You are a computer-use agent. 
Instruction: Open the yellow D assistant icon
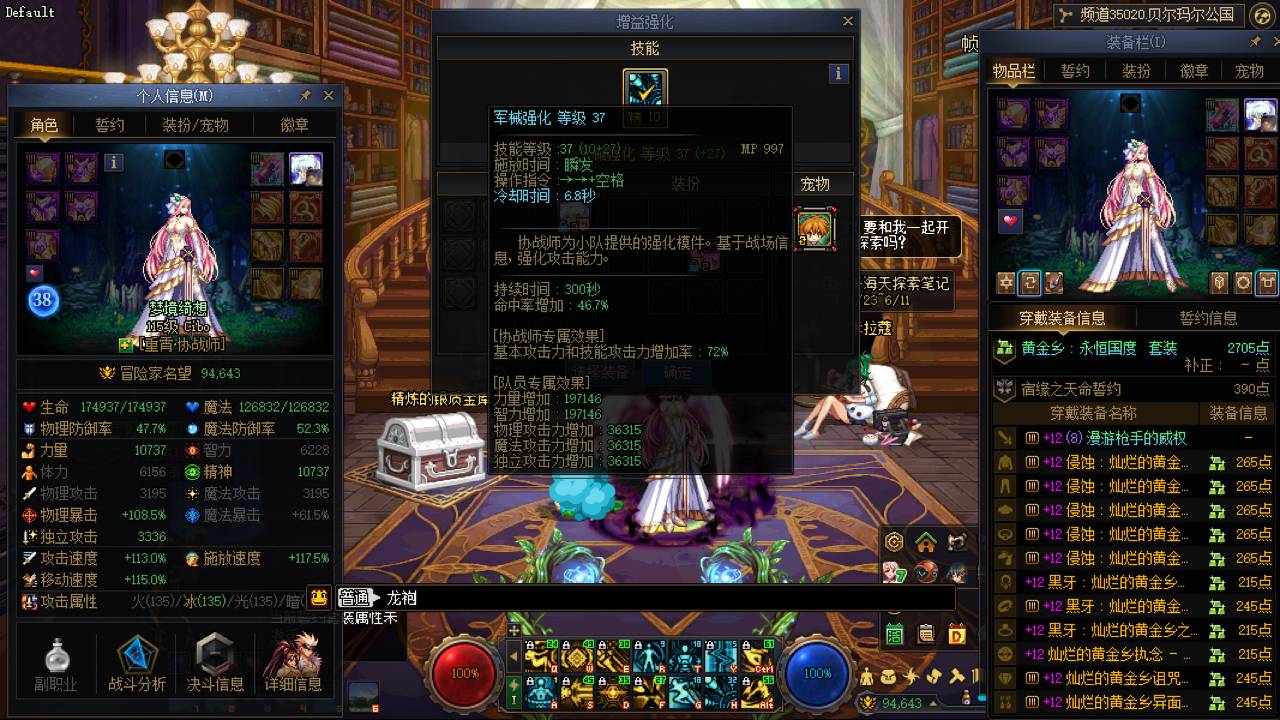956,632
